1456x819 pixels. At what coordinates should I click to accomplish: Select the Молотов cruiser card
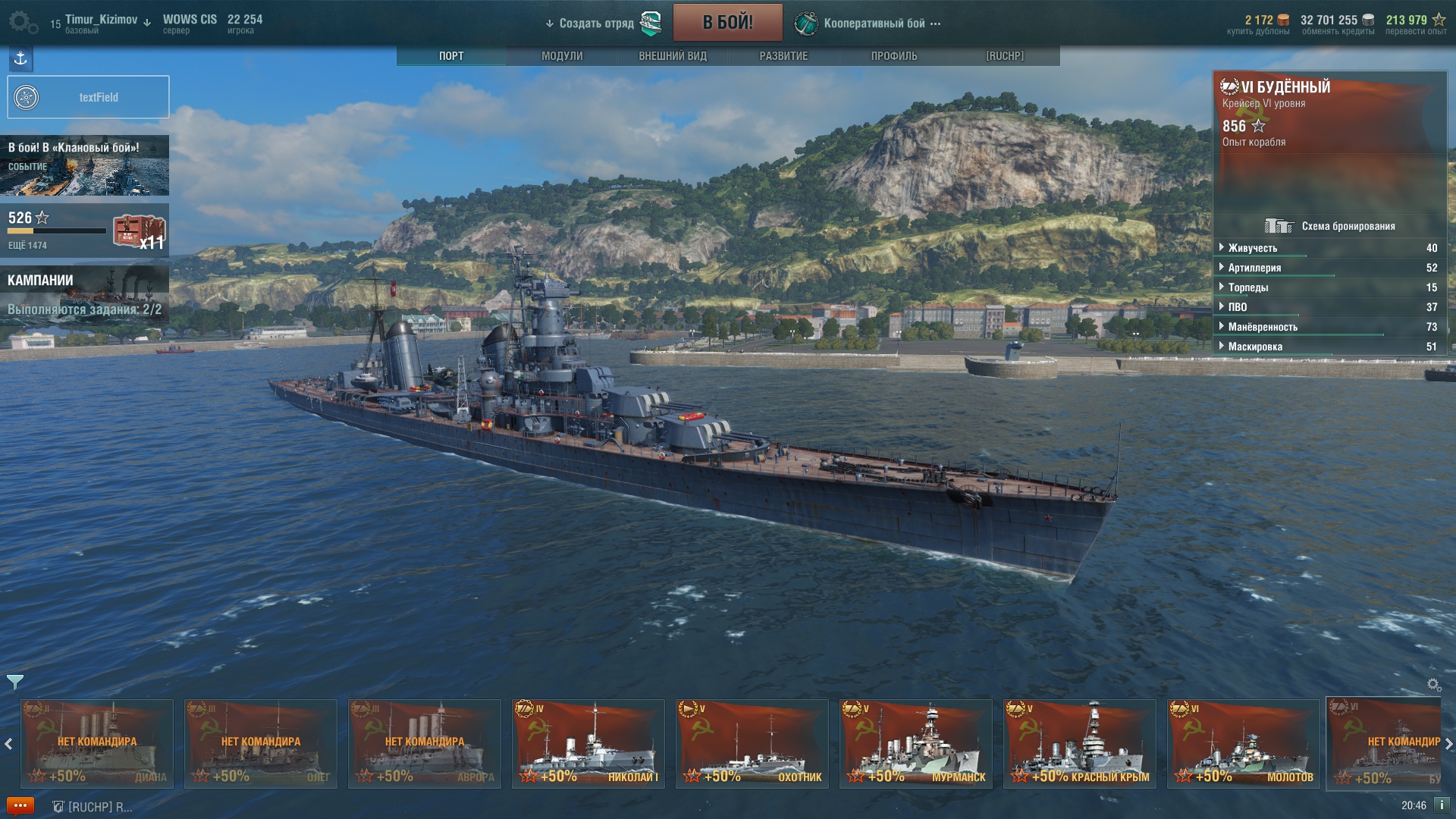(x=1244, y=744)
